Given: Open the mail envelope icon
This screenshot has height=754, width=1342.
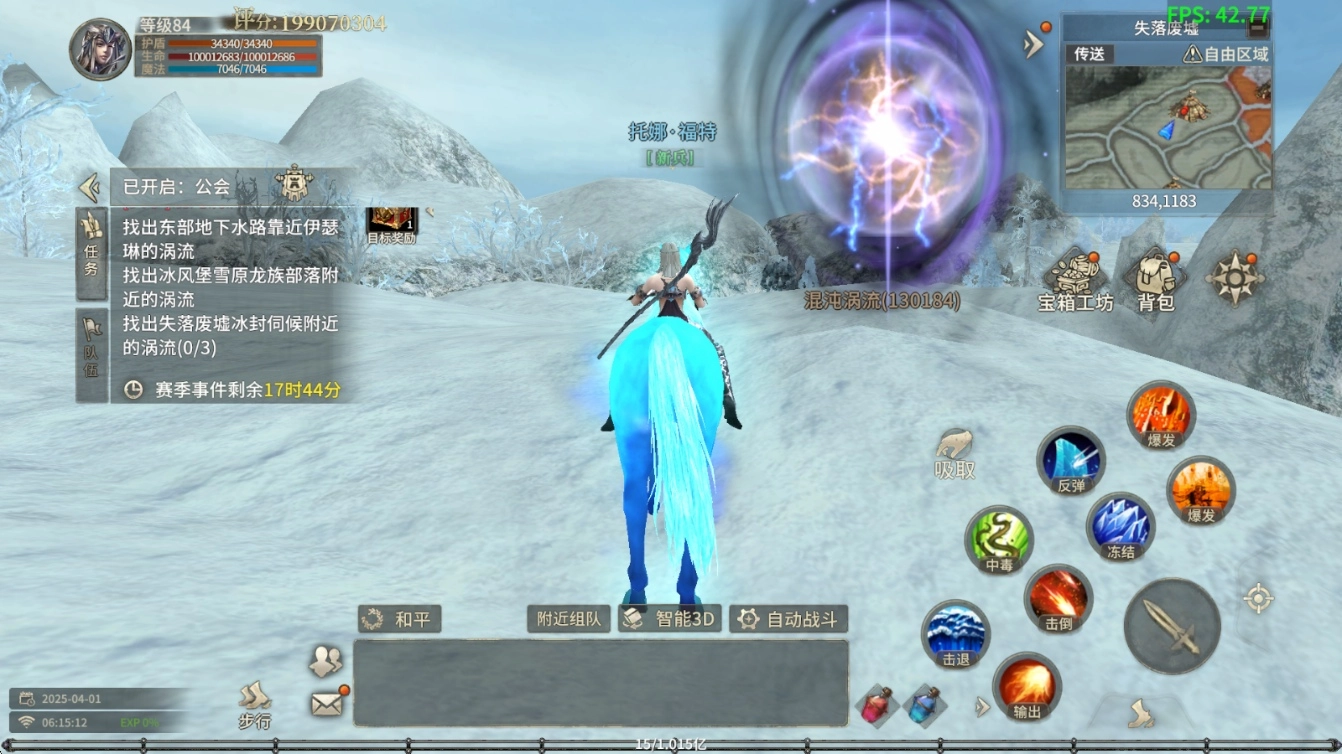Looking at the screenshot, I should (x=327, y=703).
